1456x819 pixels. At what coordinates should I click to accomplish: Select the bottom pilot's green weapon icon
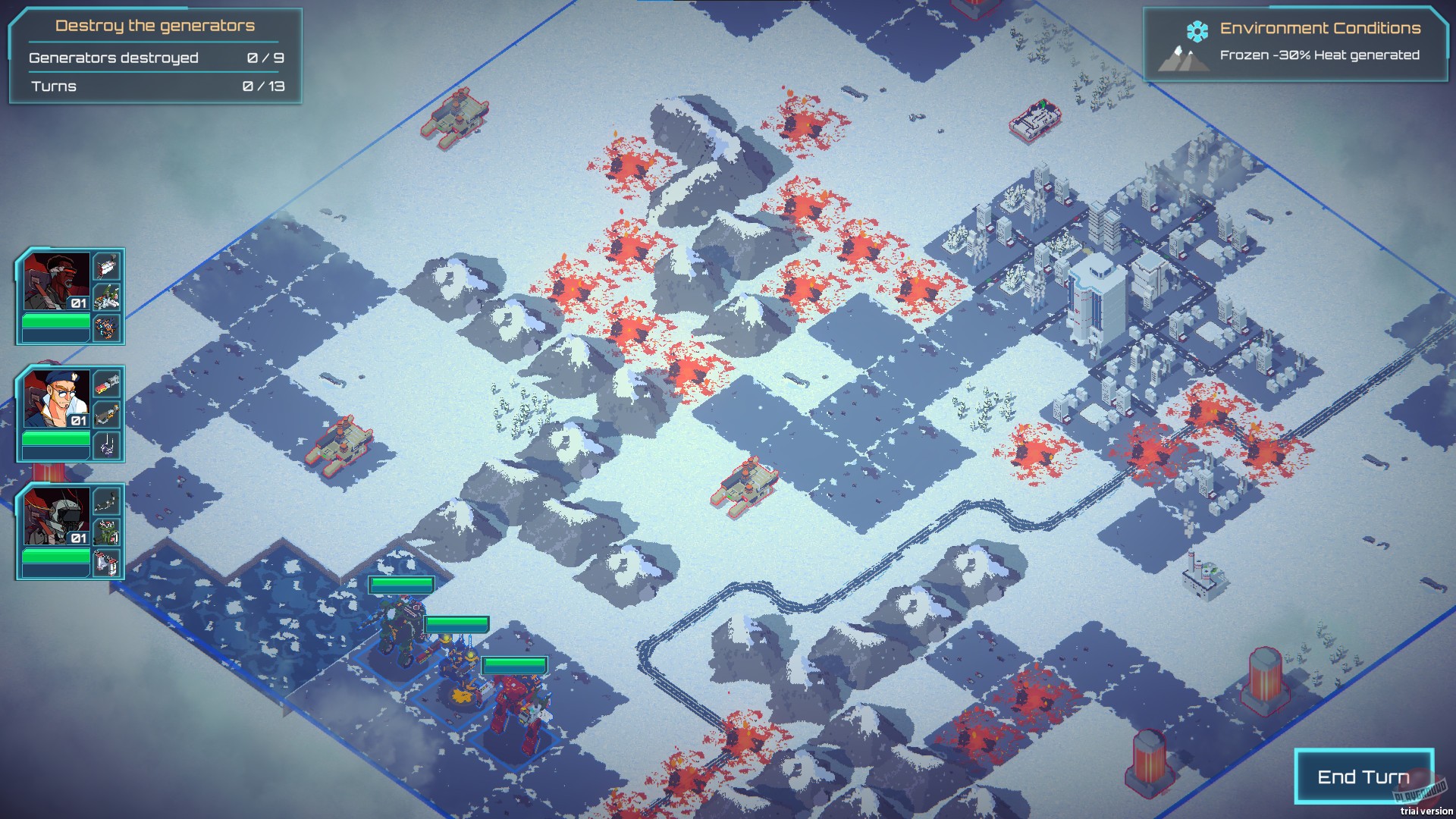[x=106, y=532]
